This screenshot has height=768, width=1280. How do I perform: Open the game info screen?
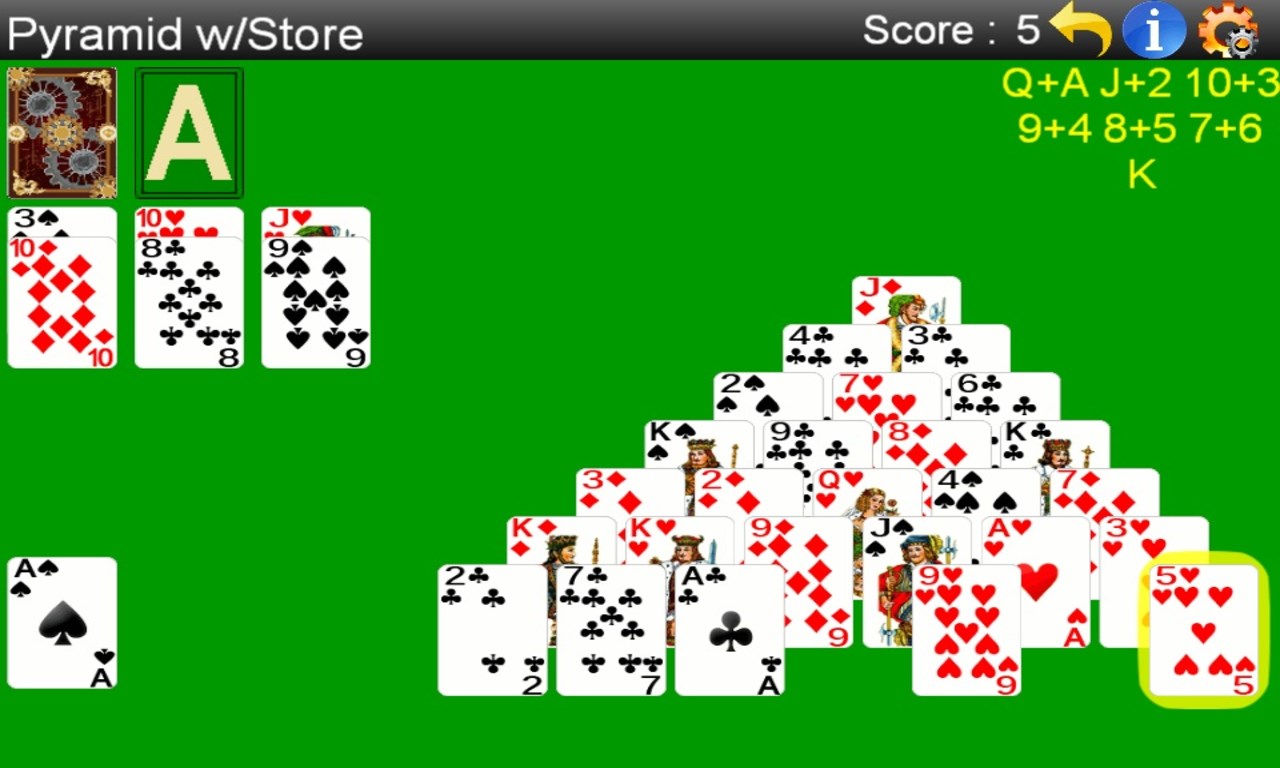pos(1152,30)
